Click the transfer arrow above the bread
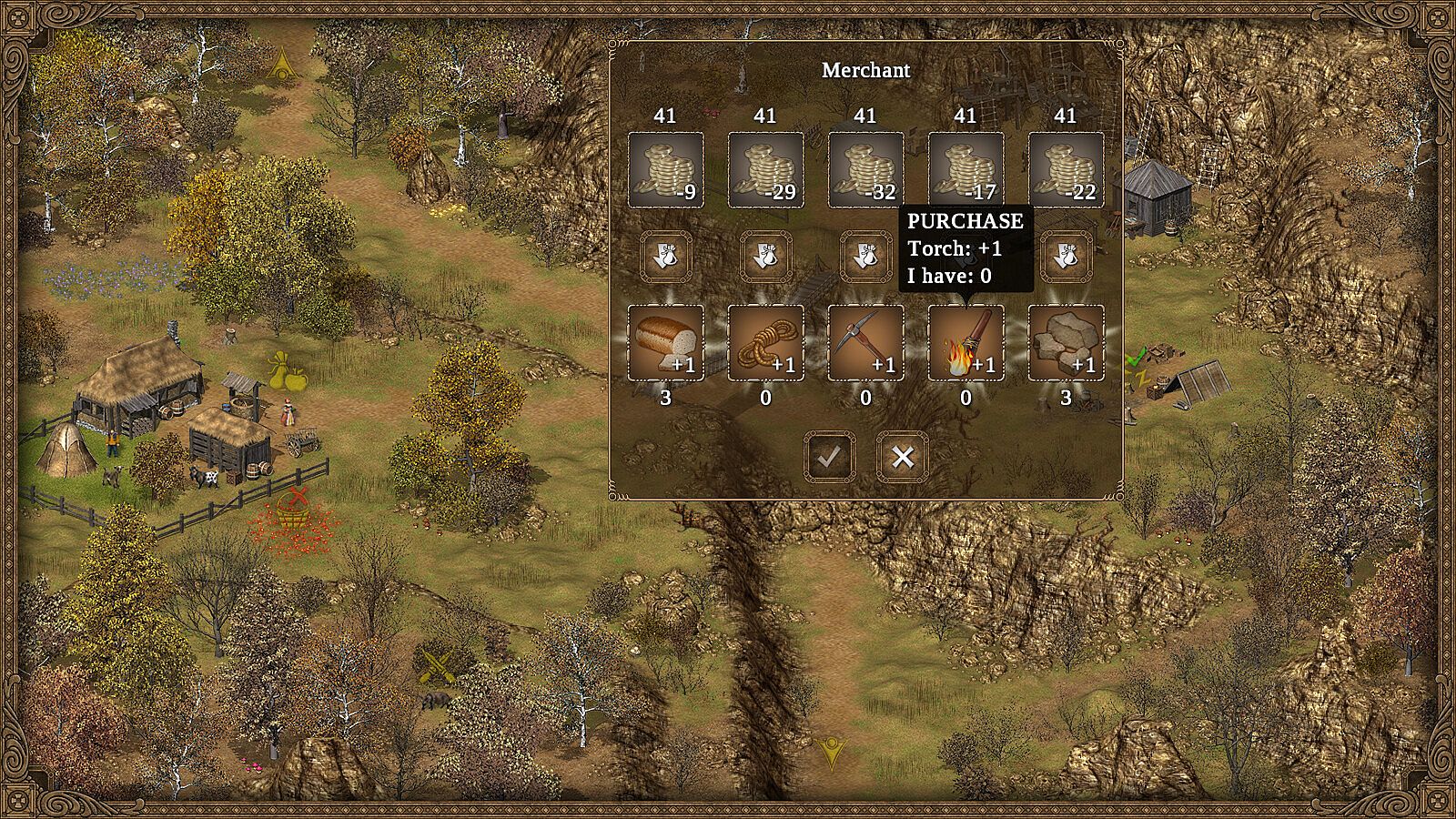 [x=665, y=257]
